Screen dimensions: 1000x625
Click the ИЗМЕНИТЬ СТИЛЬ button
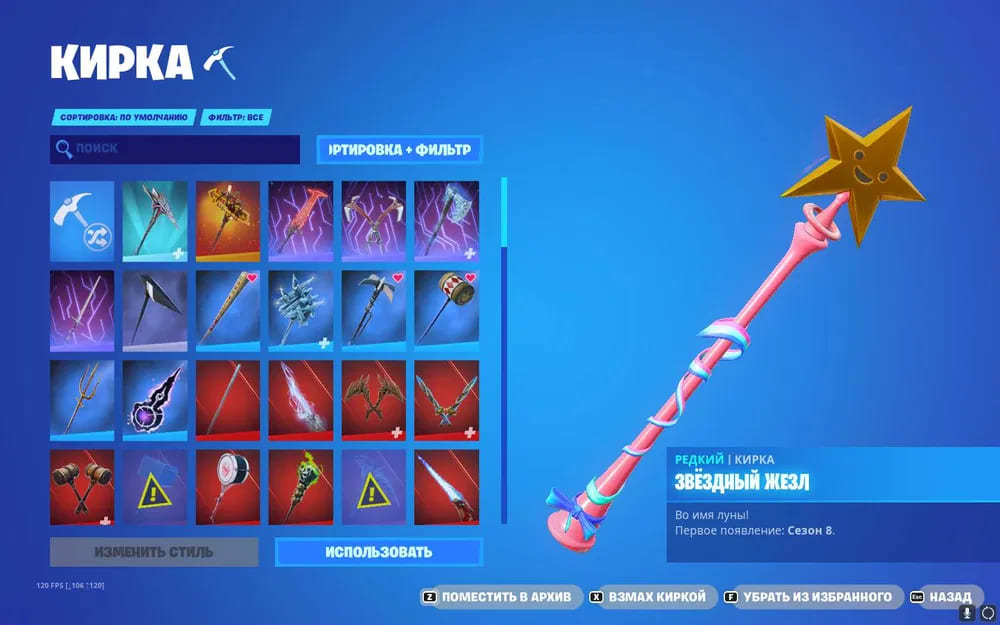pyautogui.click(x=154, y=552)
